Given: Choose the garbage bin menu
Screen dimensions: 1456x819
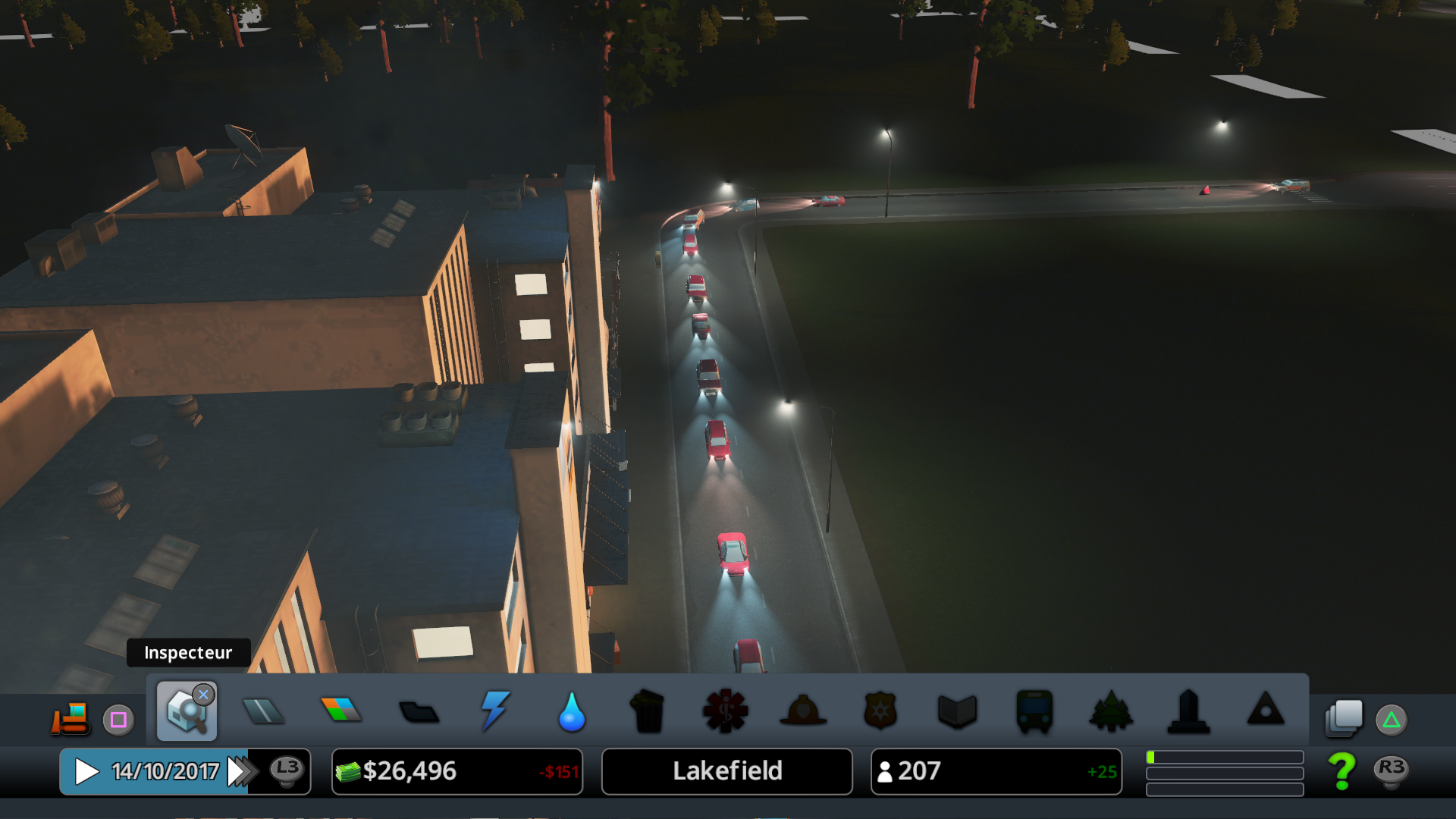Looking at the screenshot, I should [x=648, y=711].
